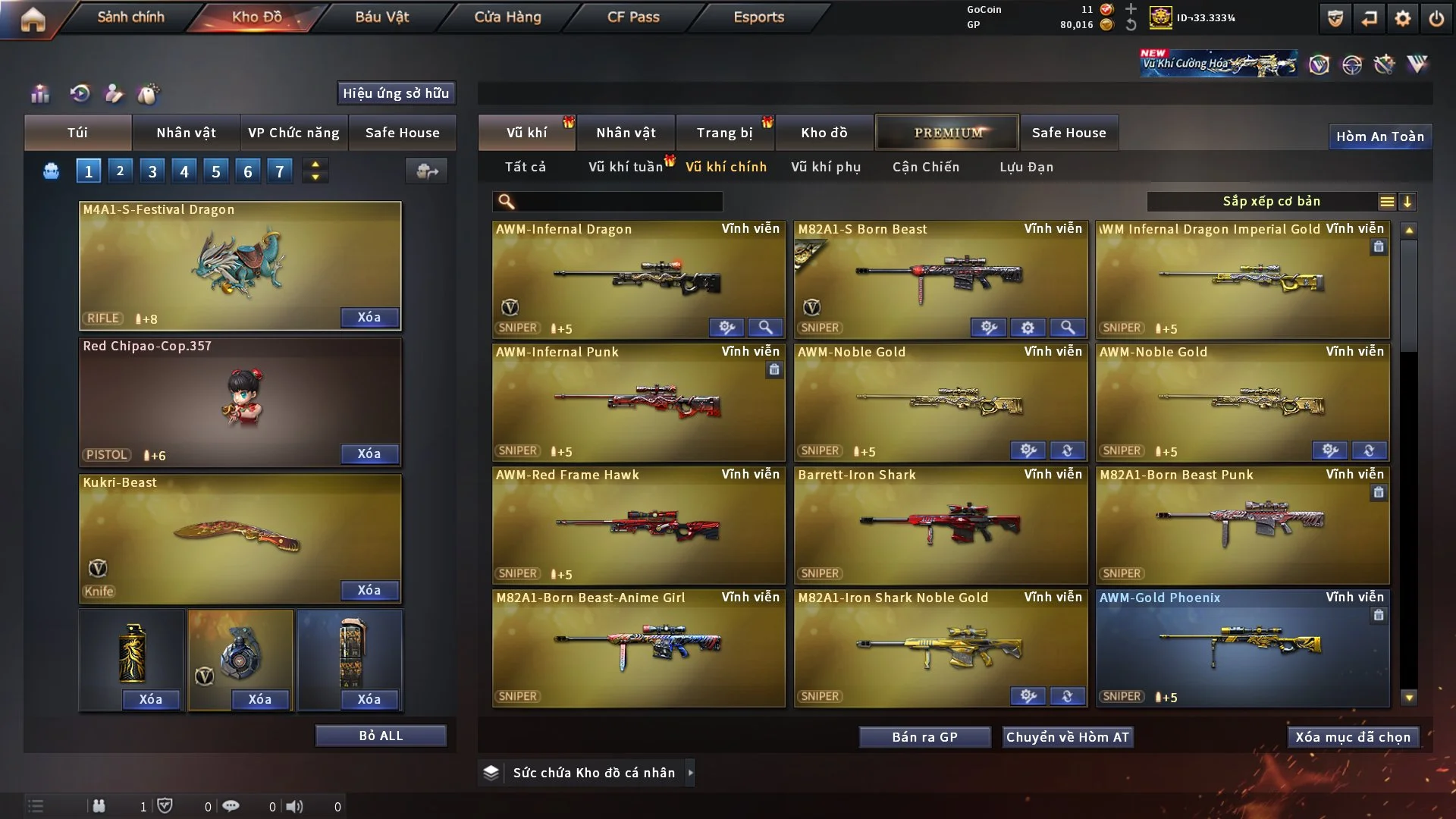Viewport: 1456px width, 819px height.
Task: Click the power exit icon
Action: [x=1436, y=18]
